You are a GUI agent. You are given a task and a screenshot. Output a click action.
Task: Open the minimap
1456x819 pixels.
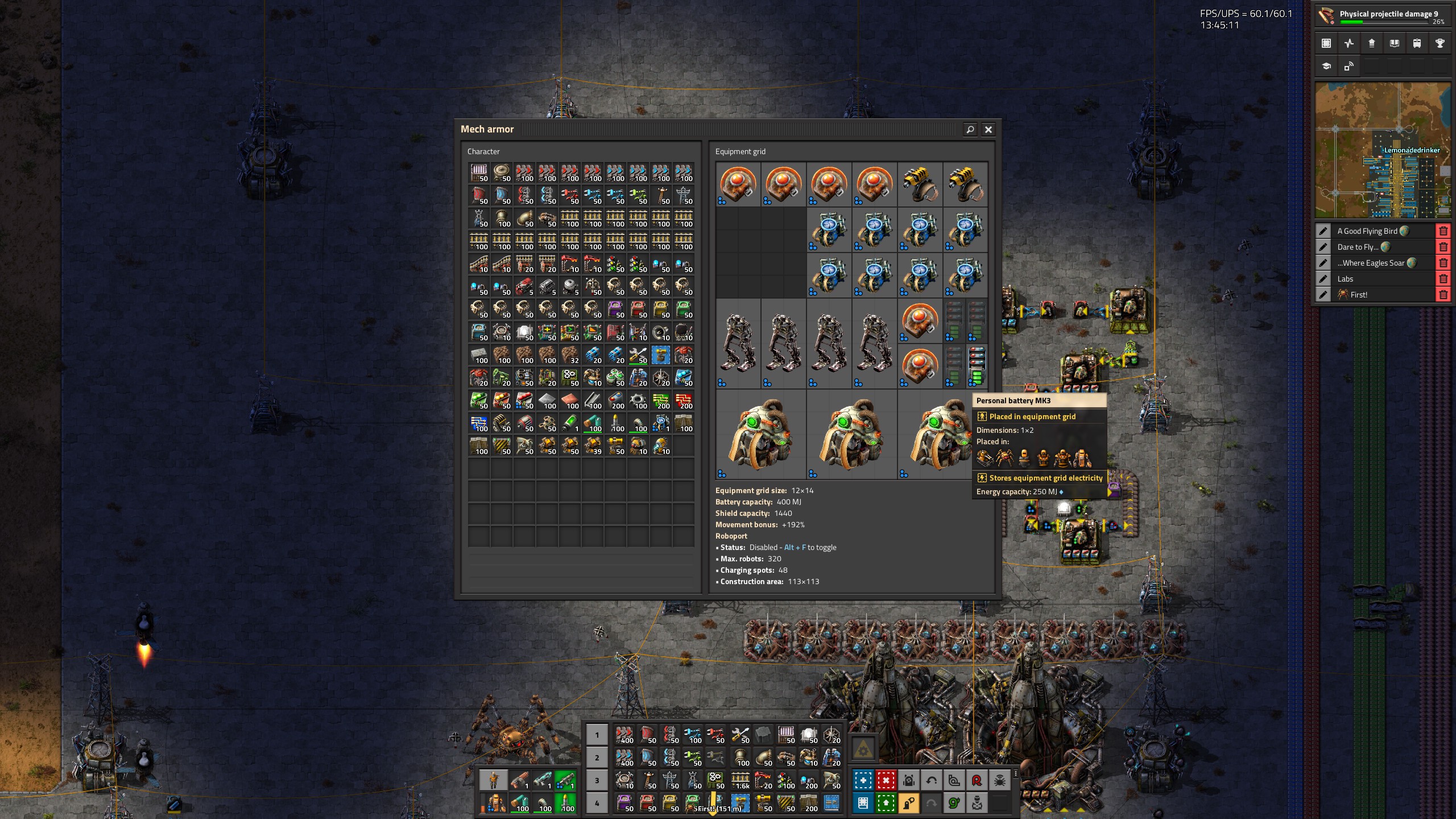click(x=1383, y=150)
